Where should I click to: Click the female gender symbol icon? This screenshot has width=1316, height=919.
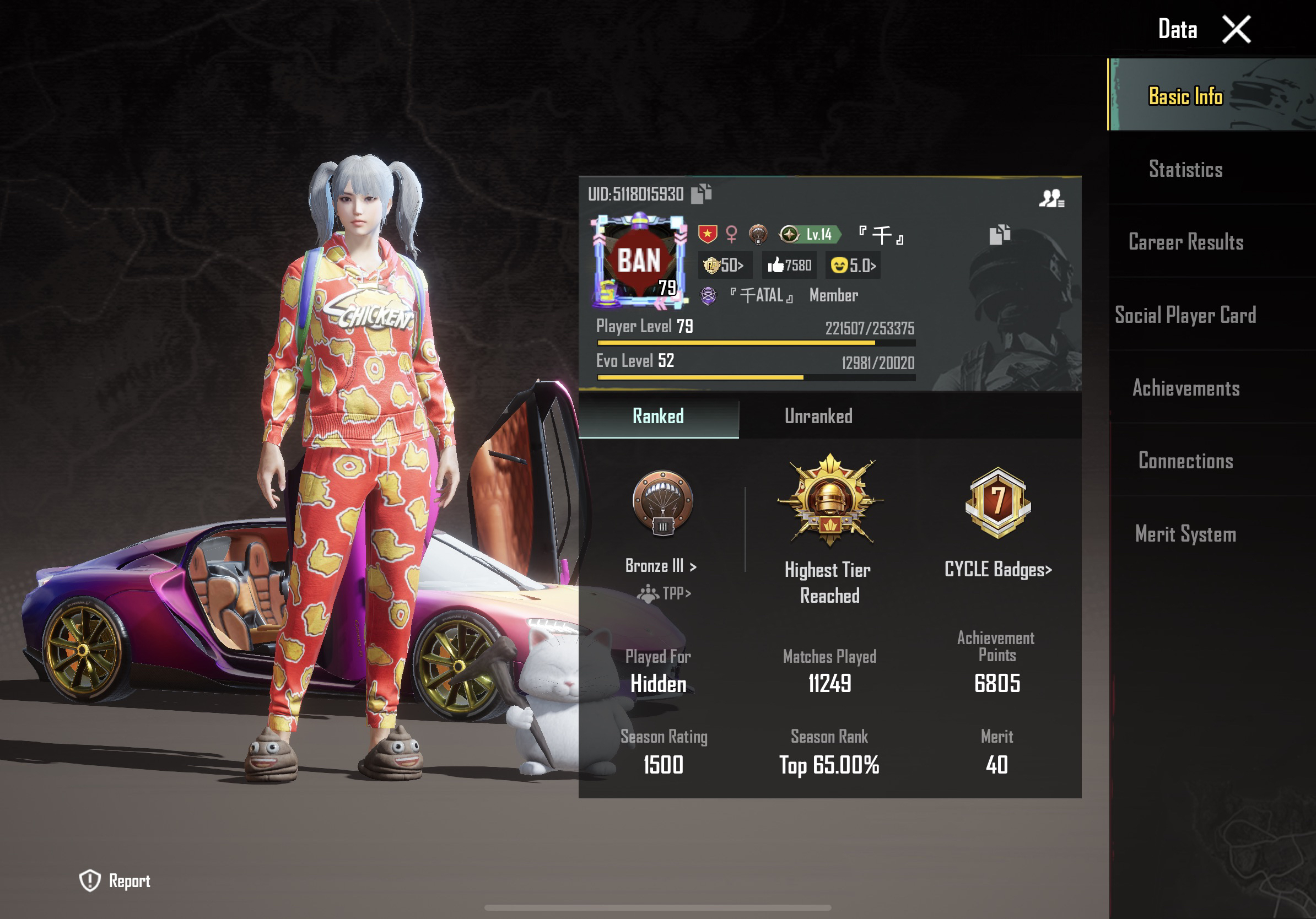click(732, 235)
